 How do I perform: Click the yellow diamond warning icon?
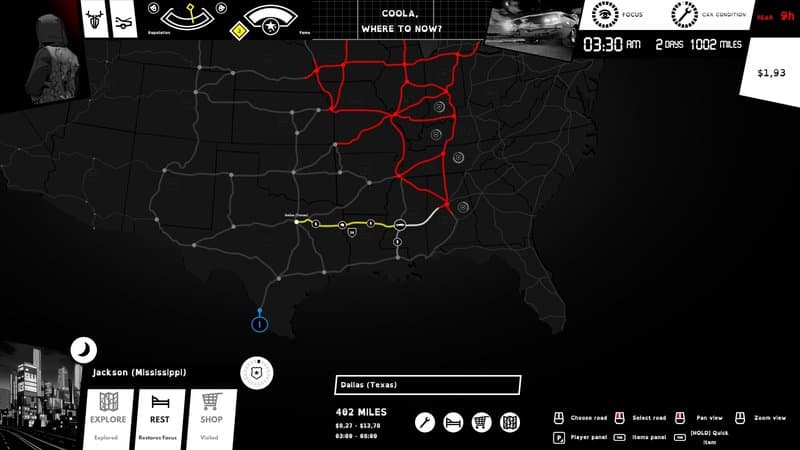coord(239,31)
